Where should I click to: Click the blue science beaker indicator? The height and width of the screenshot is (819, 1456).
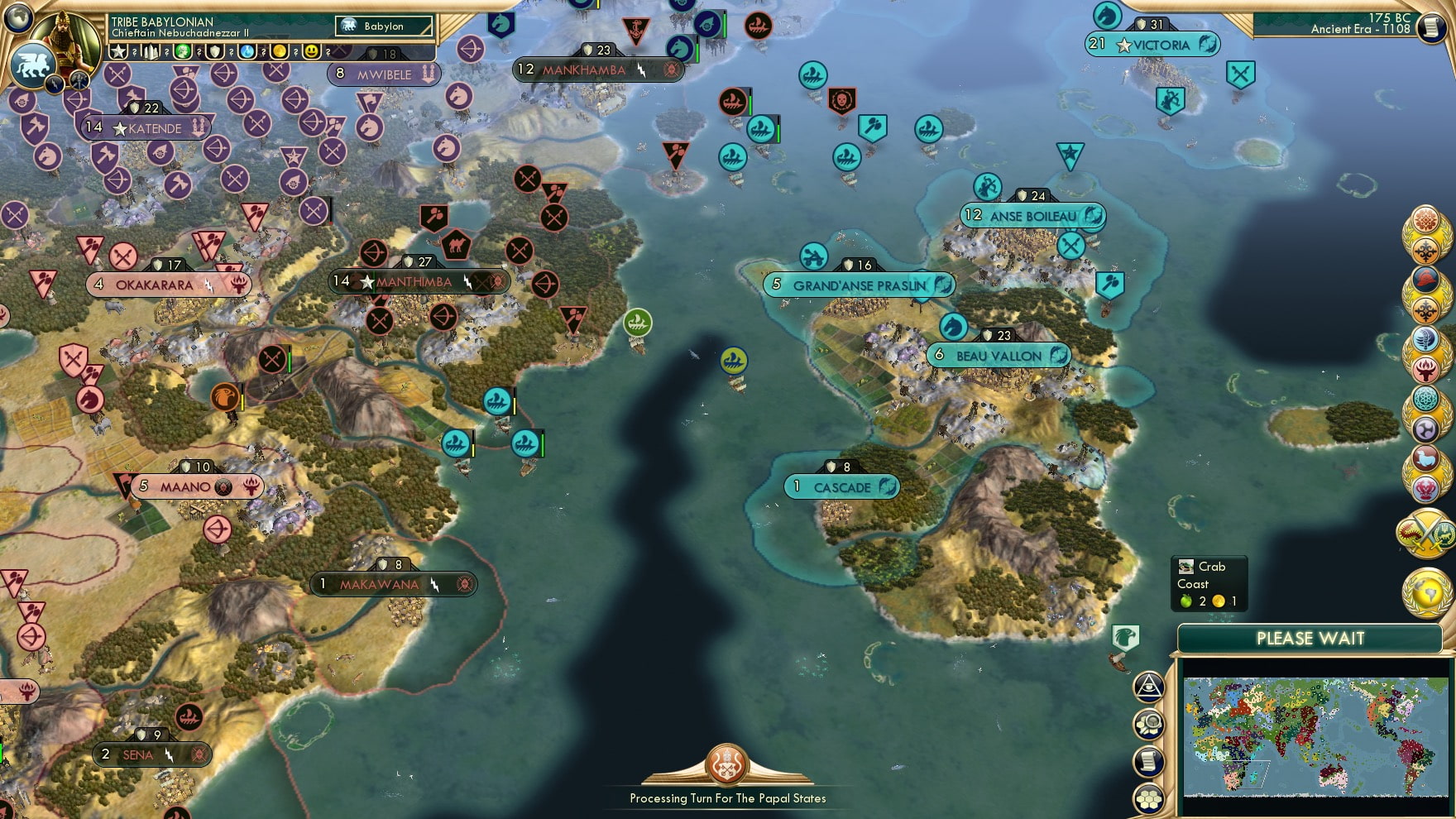click(246, 51)
